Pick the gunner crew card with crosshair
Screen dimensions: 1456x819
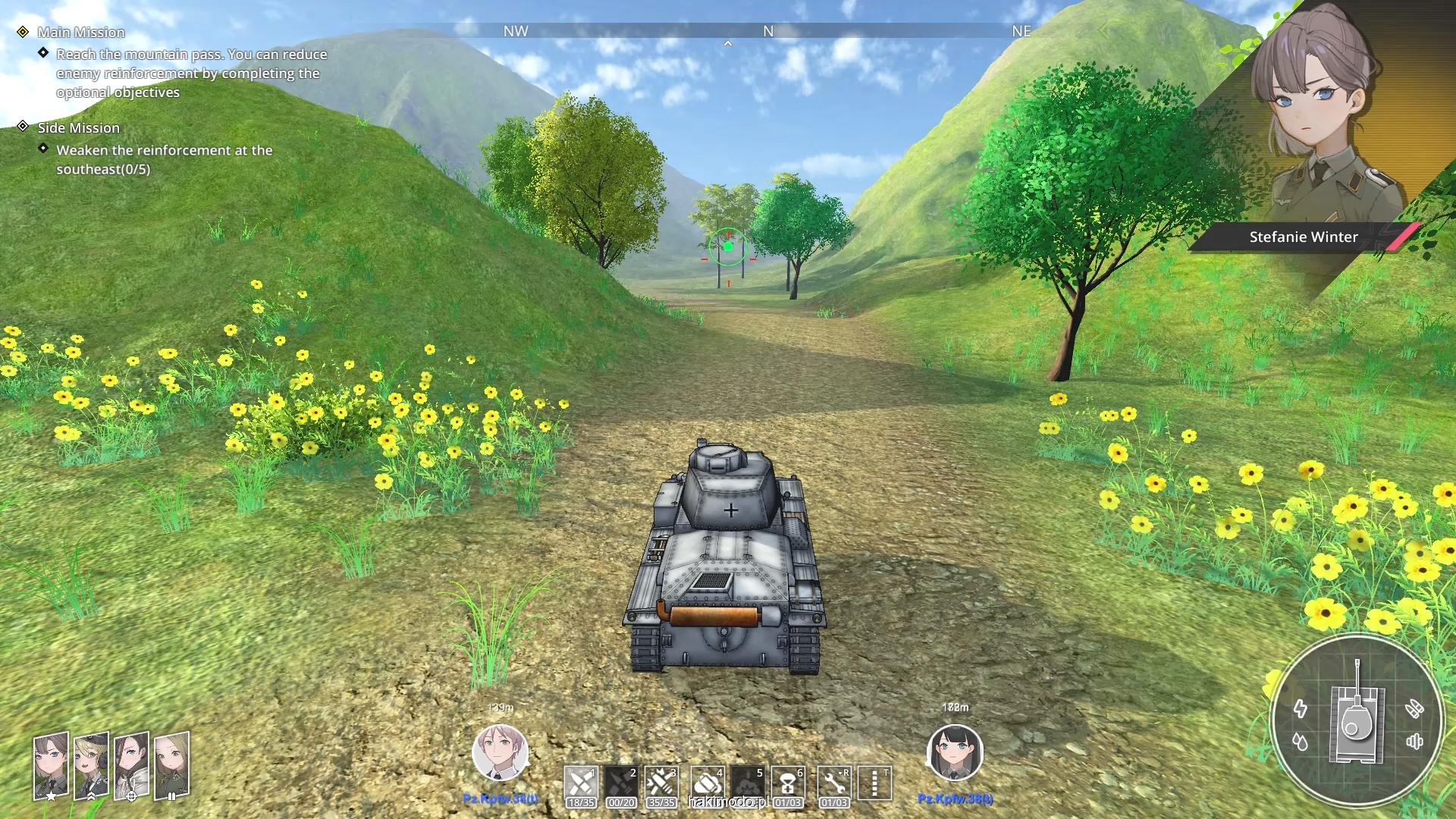point(131,766)
